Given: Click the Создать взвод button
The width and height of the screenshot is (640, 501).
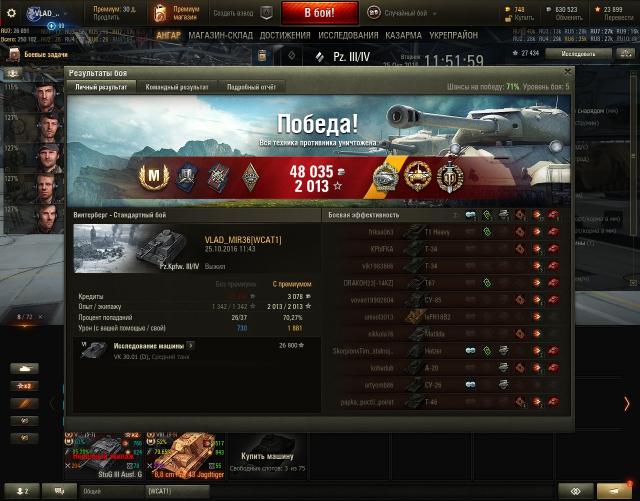Looking at the screenshot, I should coord(237,14).
